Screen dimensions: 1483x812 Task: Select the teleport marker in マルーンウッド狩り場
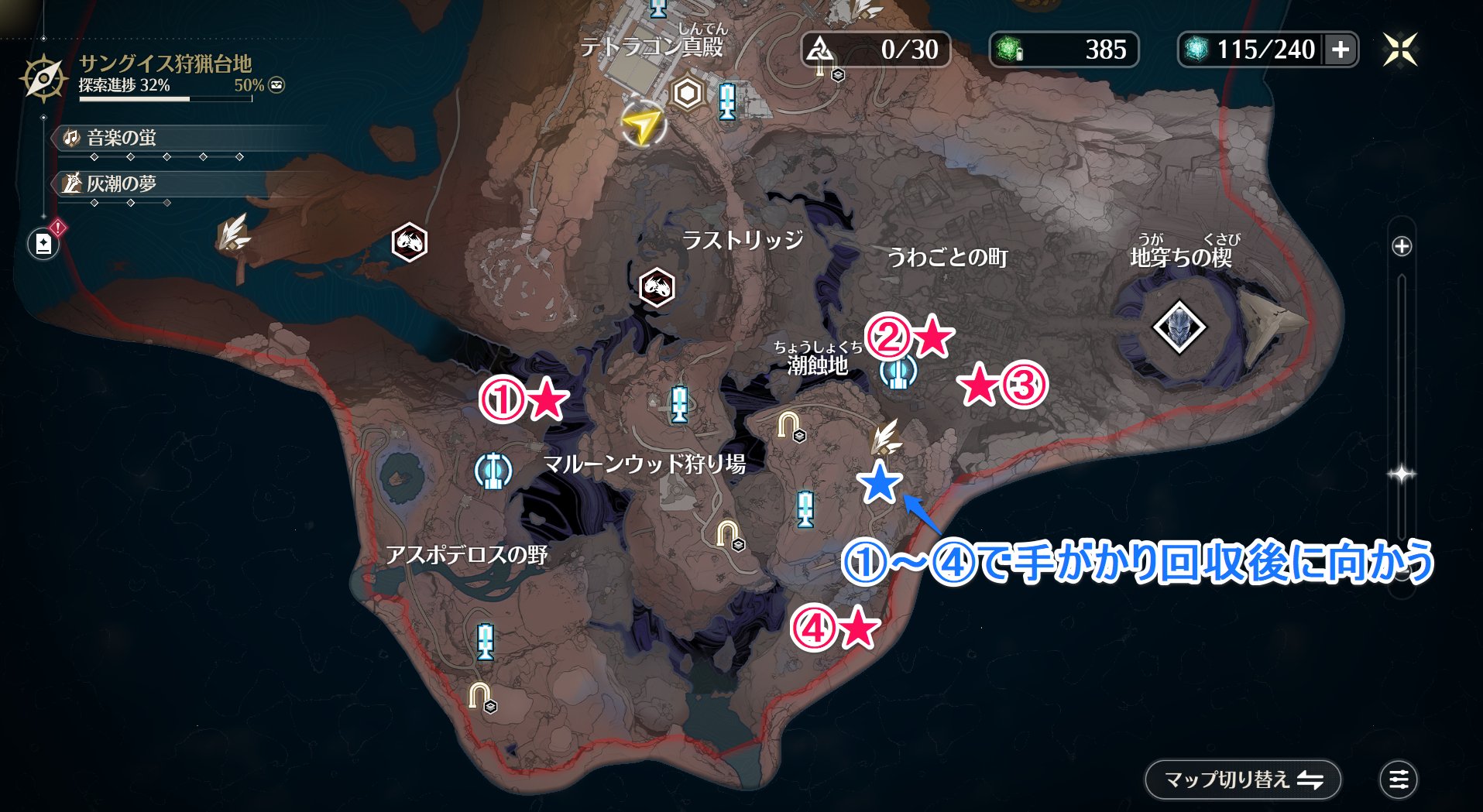point(679,403)
